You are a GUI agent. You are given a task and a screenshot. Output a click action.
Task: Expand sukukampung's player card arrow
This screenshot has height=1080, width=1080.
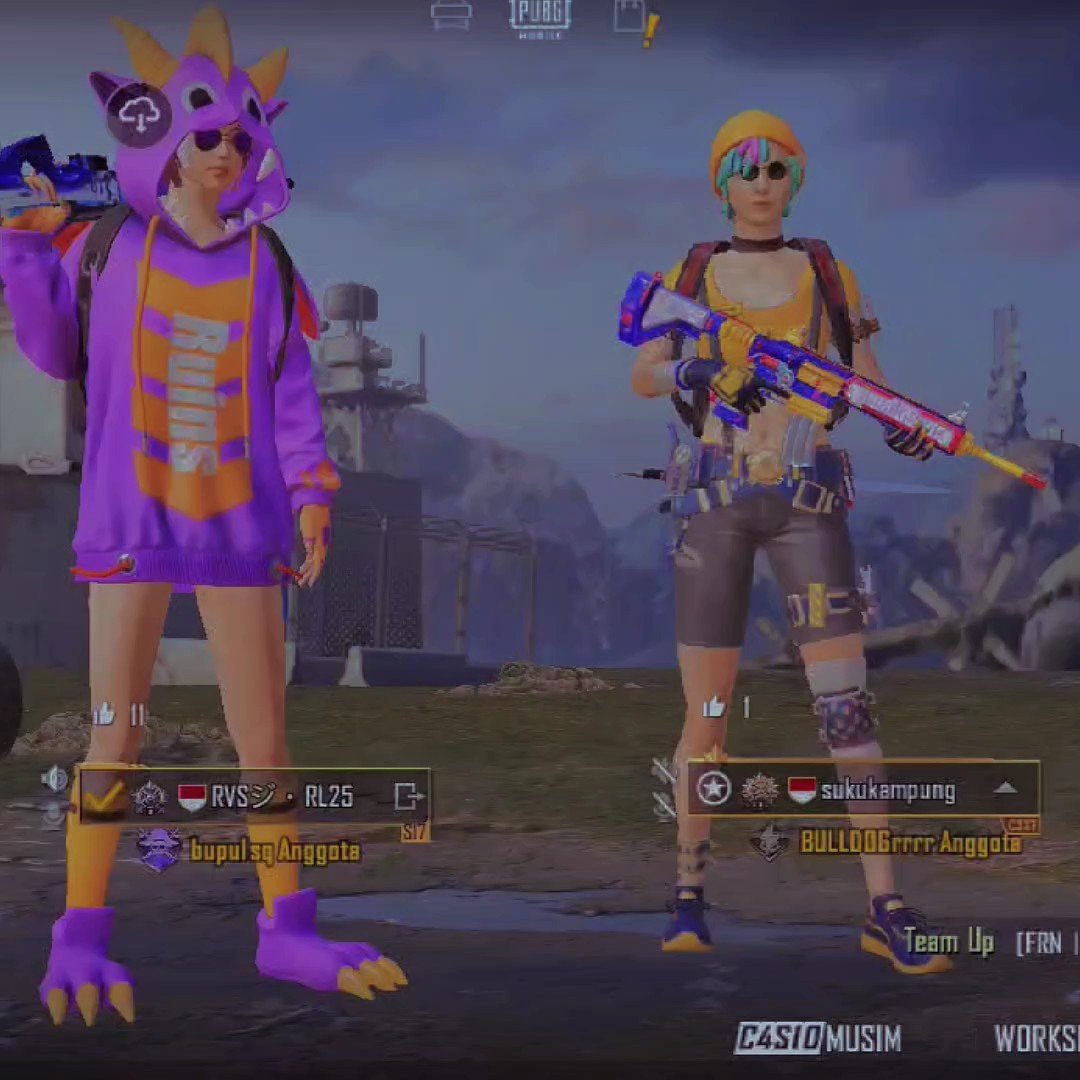pos(1005,789)
